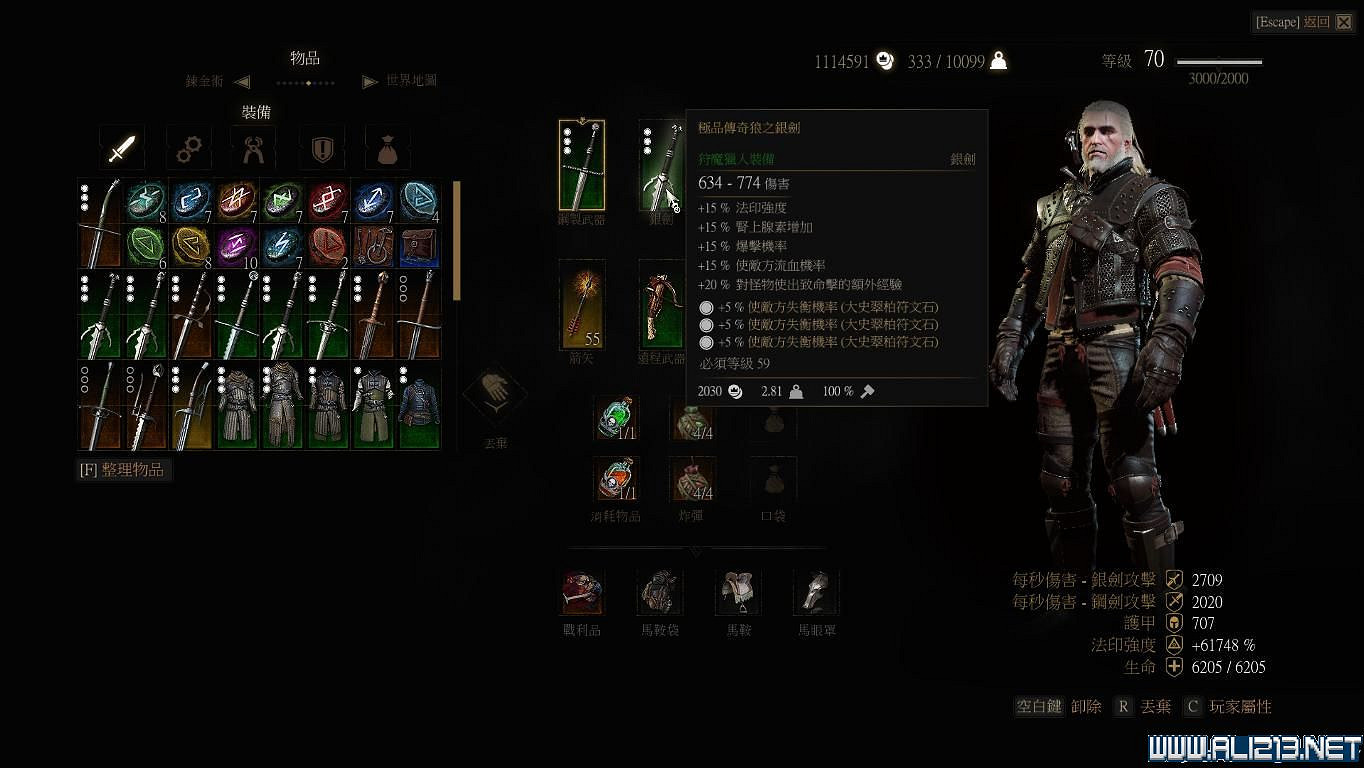Screen dimensions: 1364x768
Task: Open the miscellaneous items bag icon
Action: [x=388, y=147]
